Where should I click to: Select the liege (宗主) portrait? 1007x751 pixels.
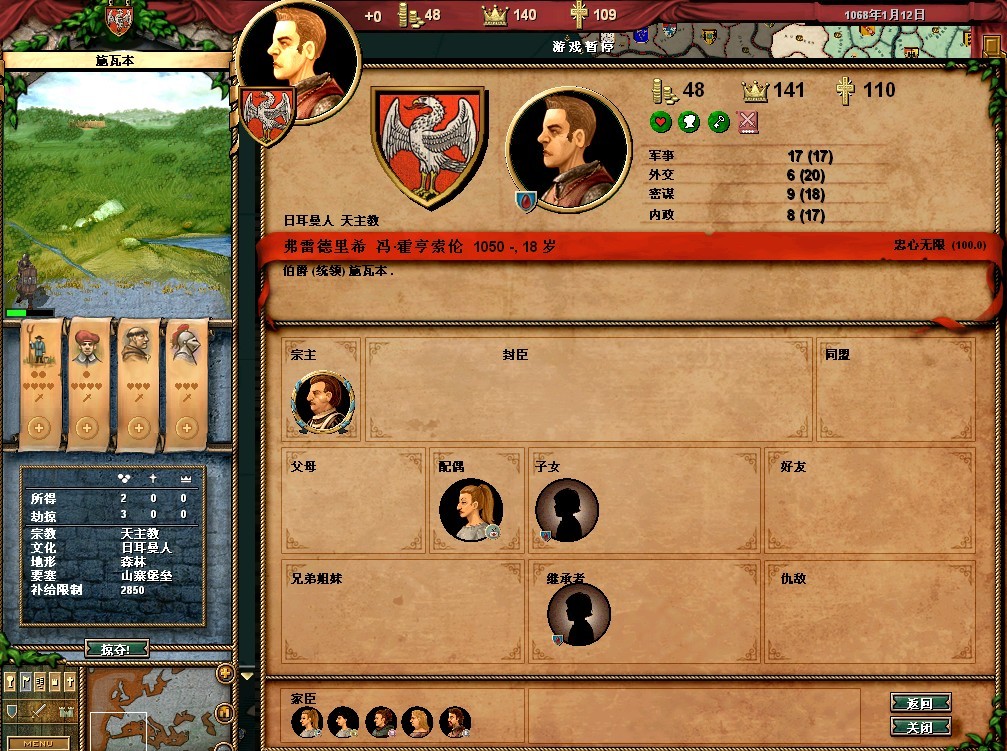pyautogui.click(x=322, y=402)
